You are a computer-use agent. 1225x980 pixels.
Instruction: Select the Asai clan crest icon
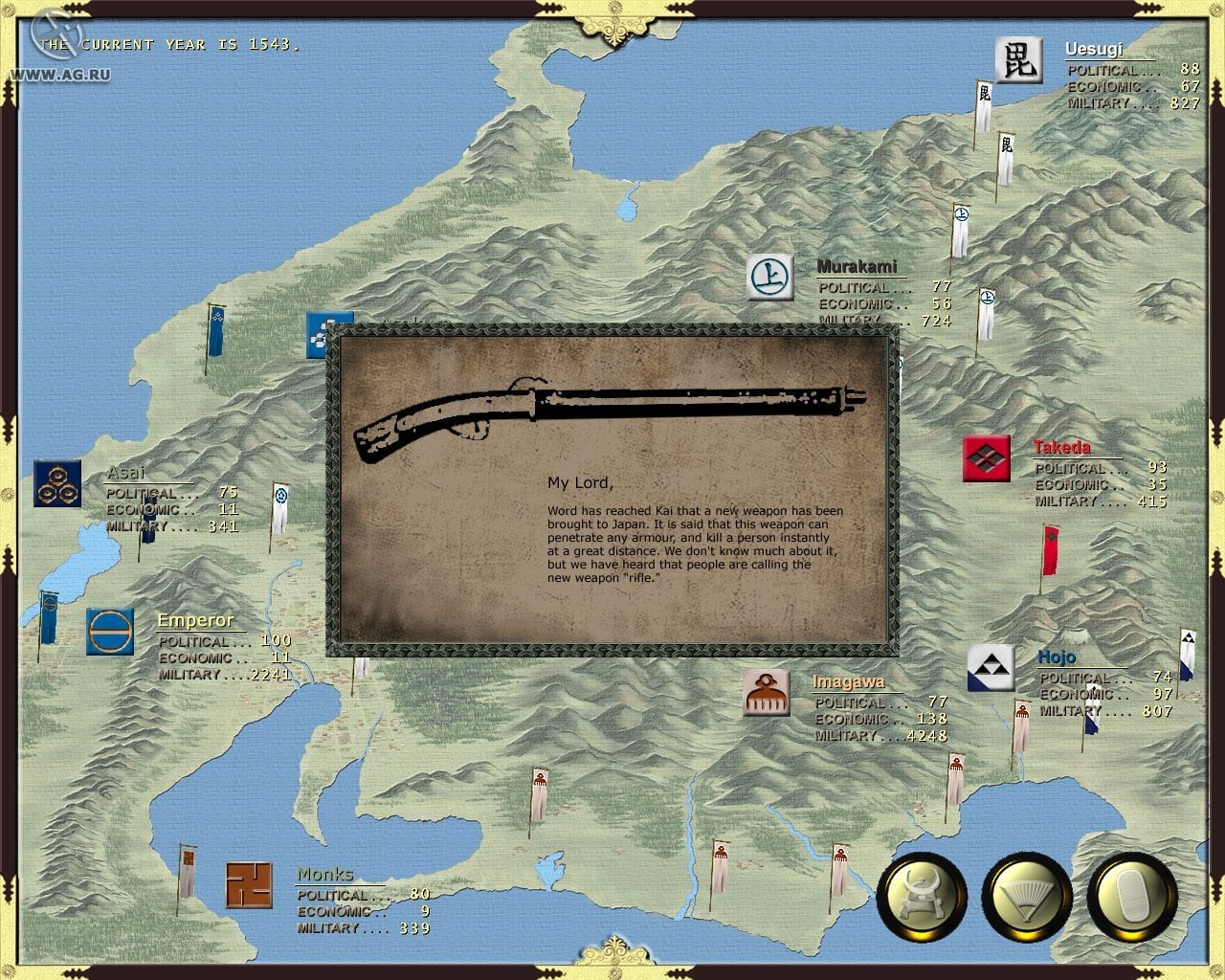click(57, 483)
